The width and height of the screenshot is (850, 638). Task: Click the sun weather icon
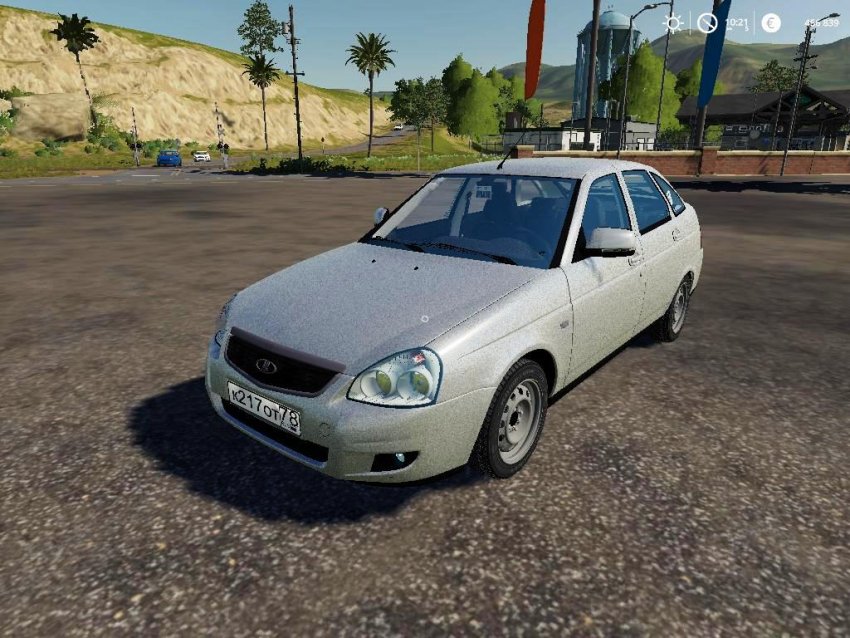pos(673,23)
